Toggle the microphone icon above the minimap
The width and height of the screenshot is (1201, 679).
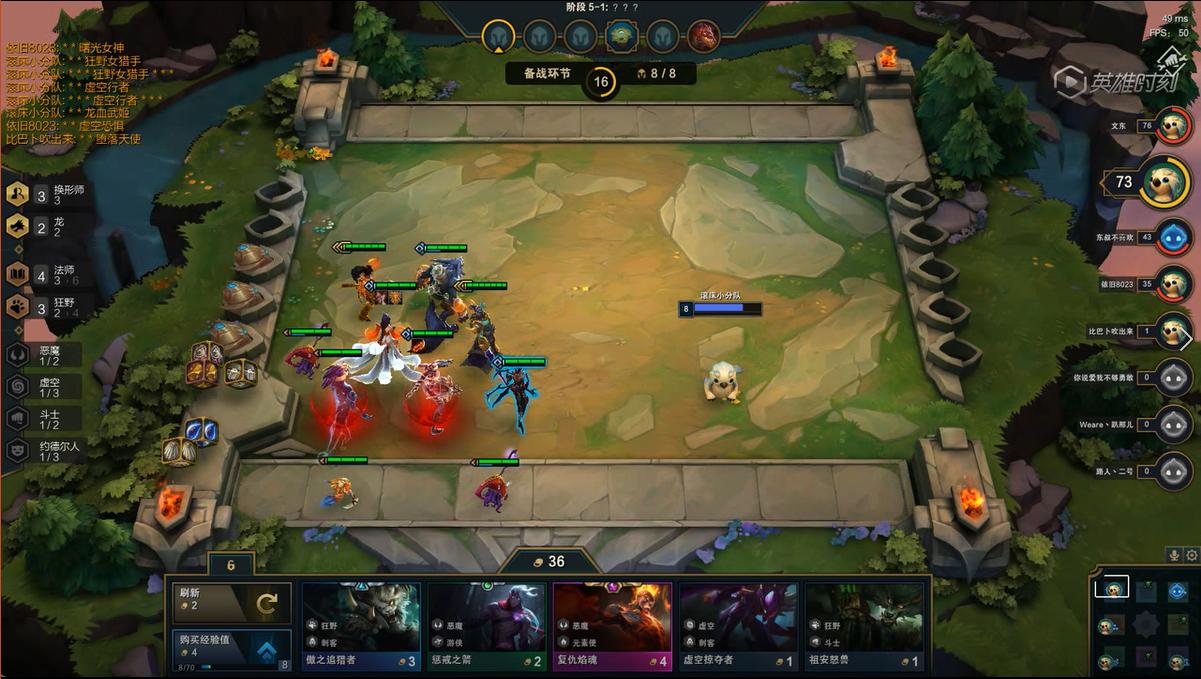point(1175,555)
